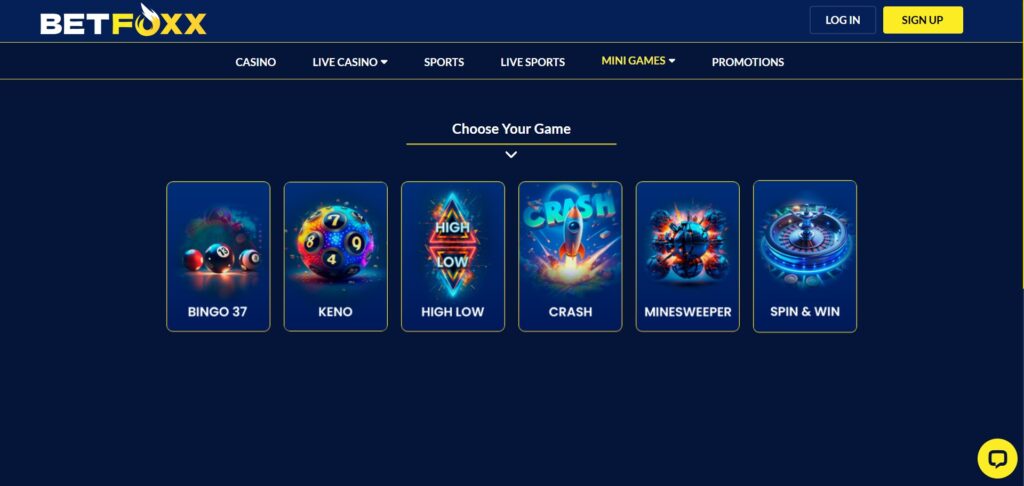View the Promotions page
This screenshot has width=1024, height=486.
748,62
